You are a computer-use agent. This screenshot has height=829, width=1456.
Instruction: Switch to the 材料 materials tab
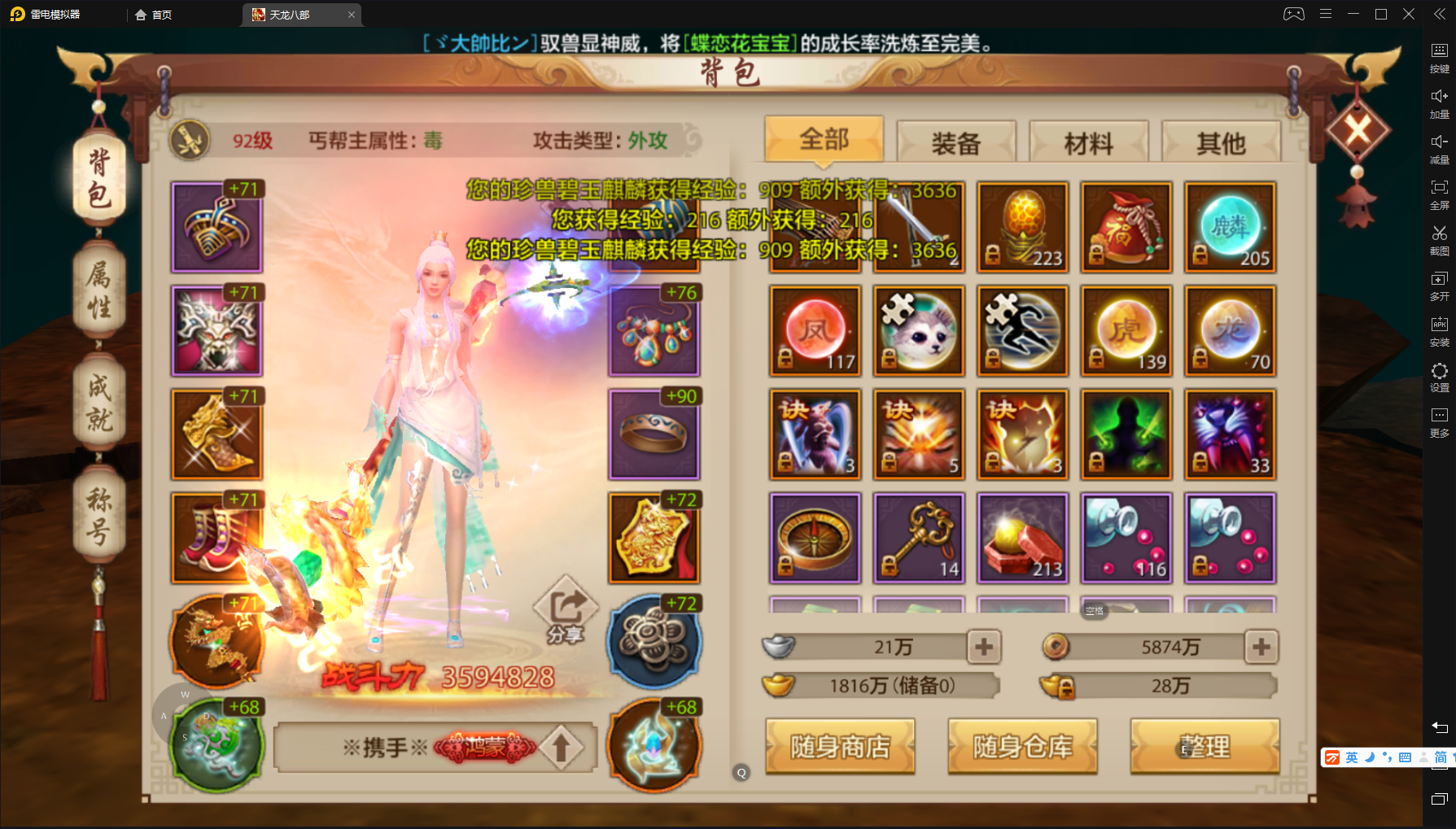[1088, 142]
